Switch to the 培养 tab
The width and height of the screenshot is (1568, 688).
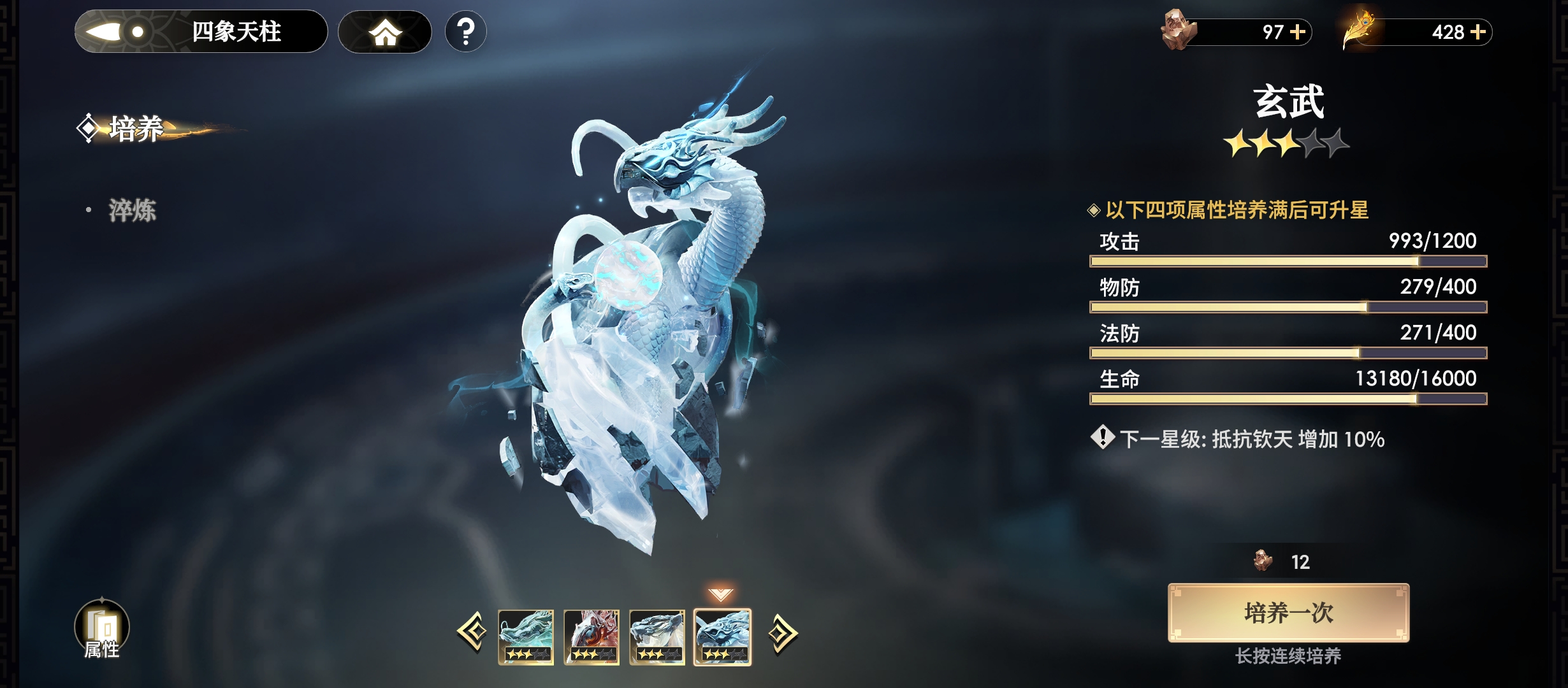coord(135,129)
